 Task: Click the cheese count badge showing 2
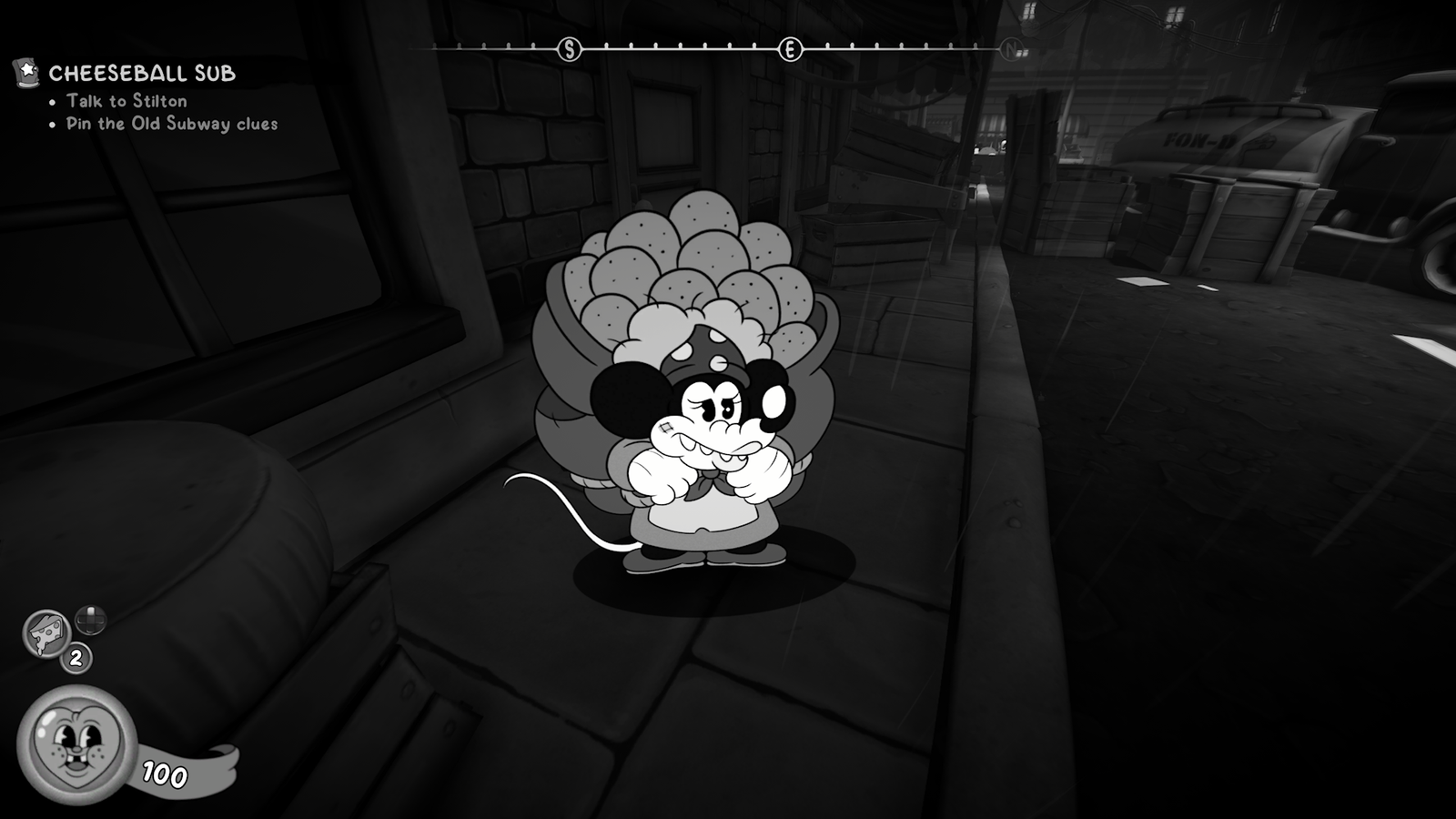pyautogui.click(x=76, y=659)
